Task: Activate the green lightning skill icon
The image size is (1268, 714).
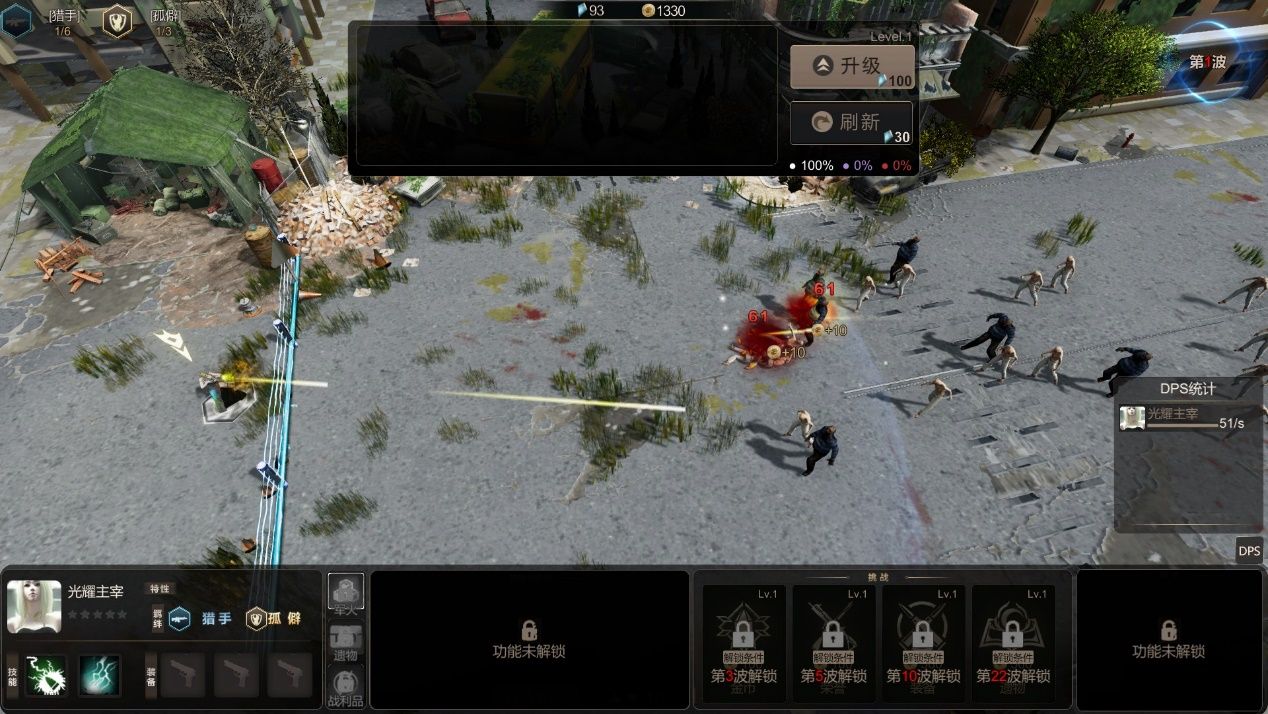Action: tap(45, 675)
